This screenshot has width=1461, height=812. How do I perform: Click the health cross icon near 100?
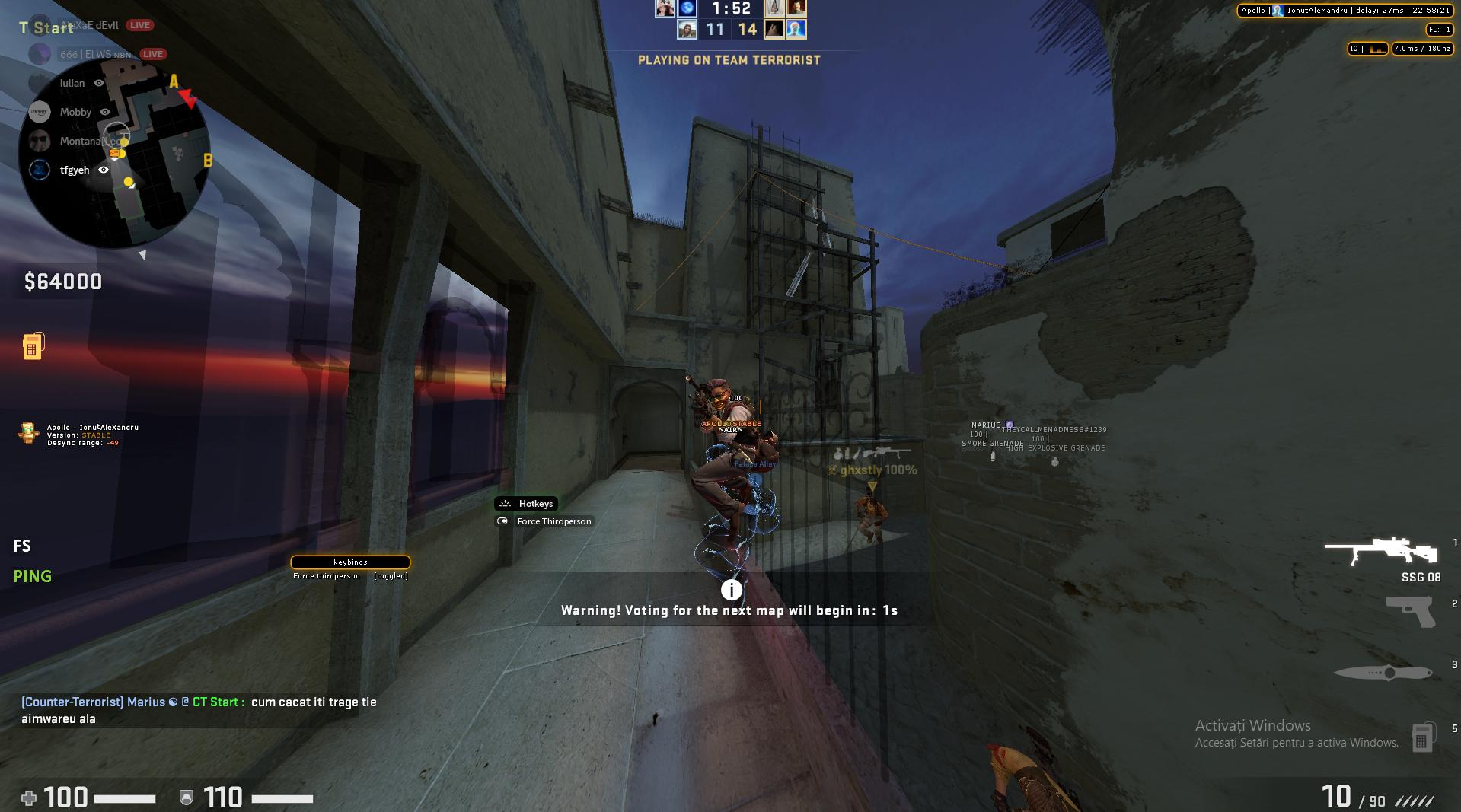[x=28, y=798]
